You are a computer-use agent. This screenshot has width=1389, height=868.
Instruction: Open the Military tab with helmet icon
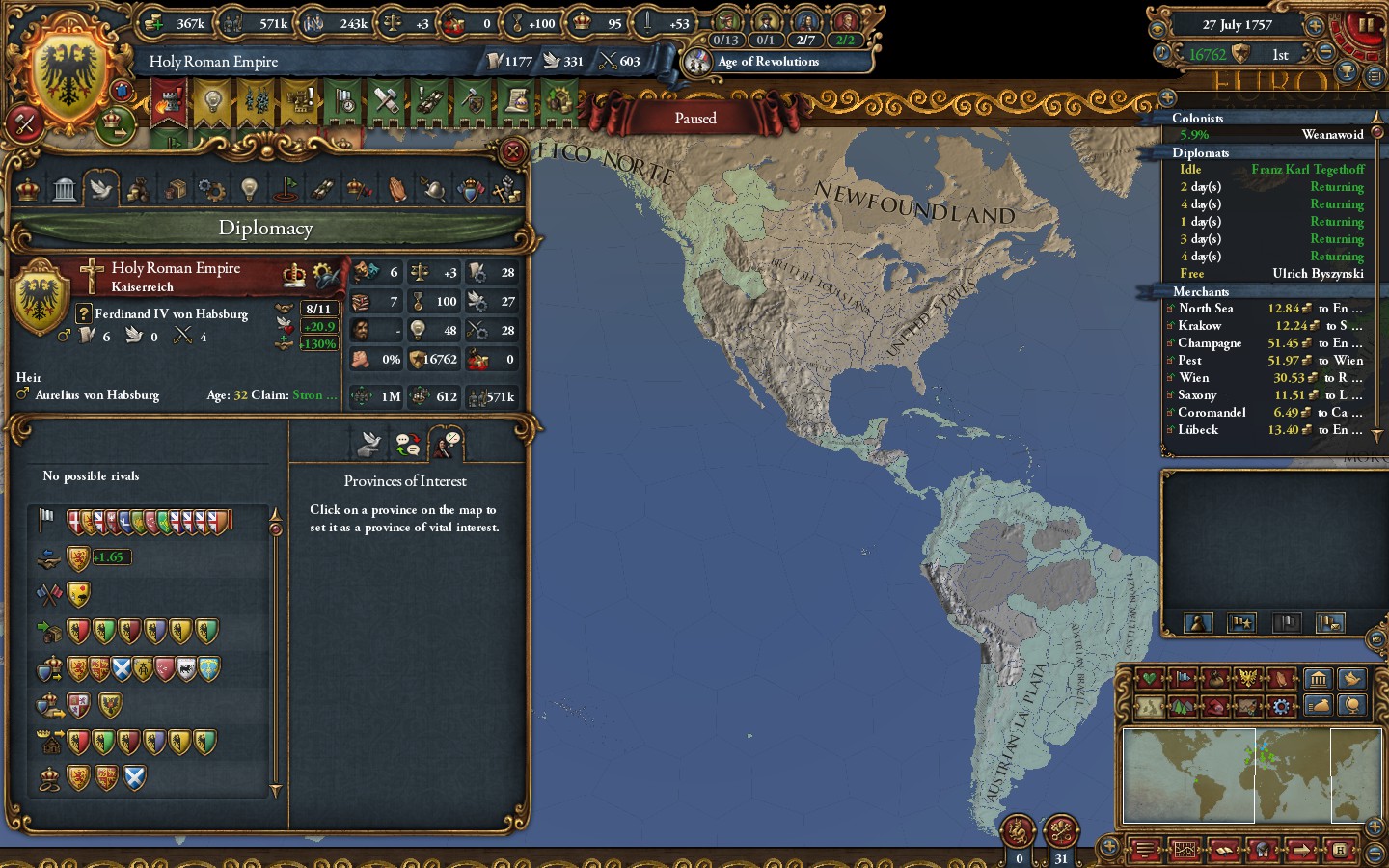point(434,189)
